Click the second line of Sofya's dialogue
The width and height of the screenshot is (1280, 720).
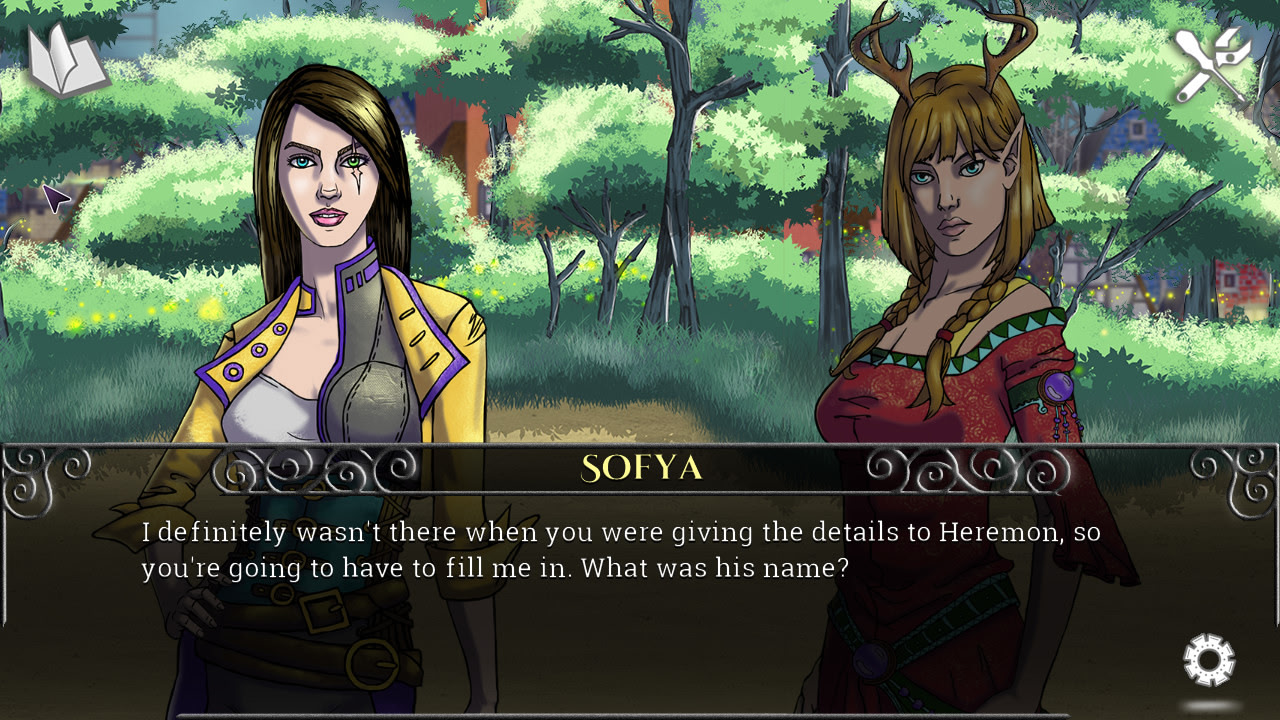[500, 567]
